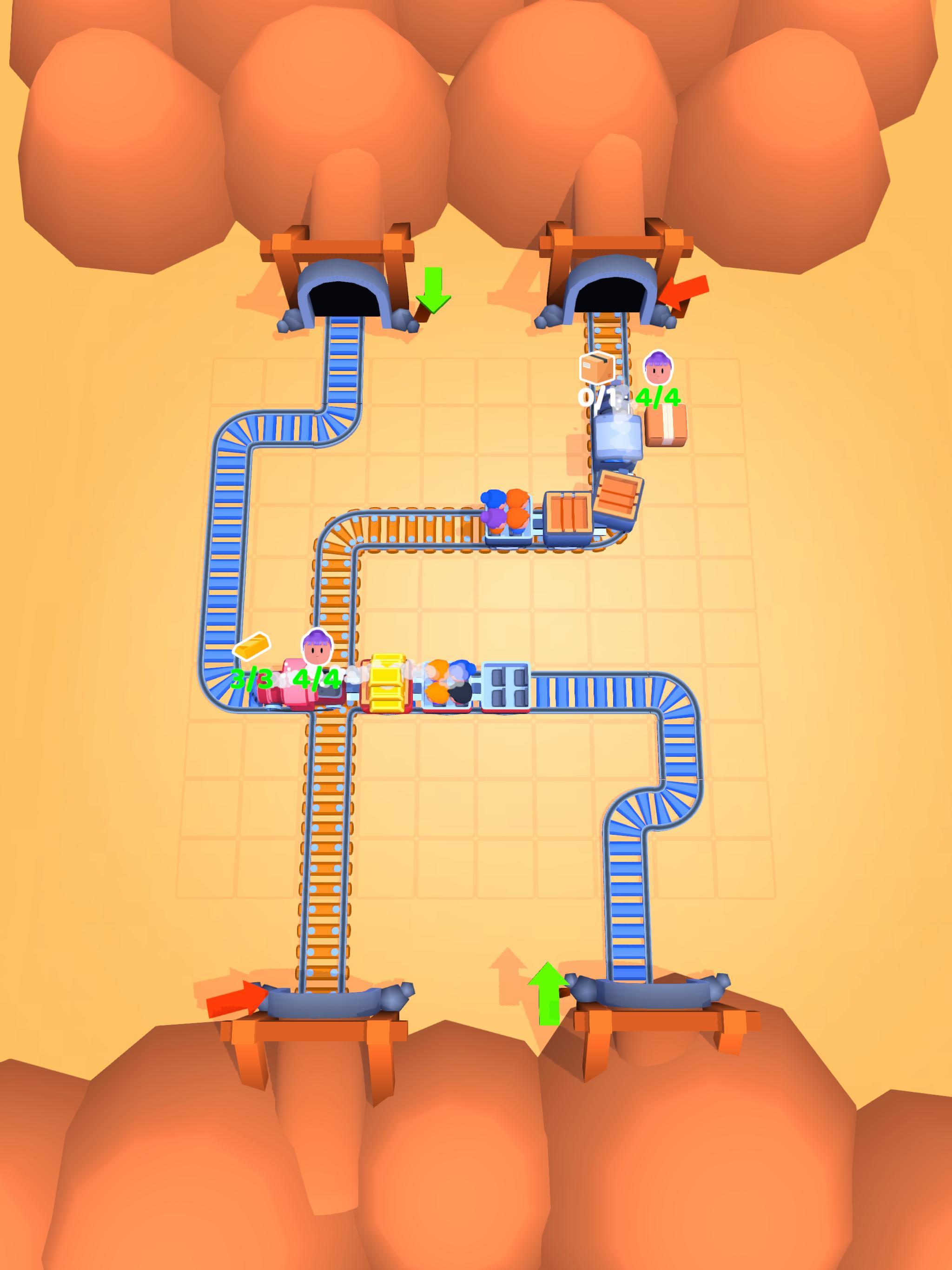Tap the 0/1 package counter label
This screenshot has height=1270, width=952.
pyautogui.click(x=597, y=396)
